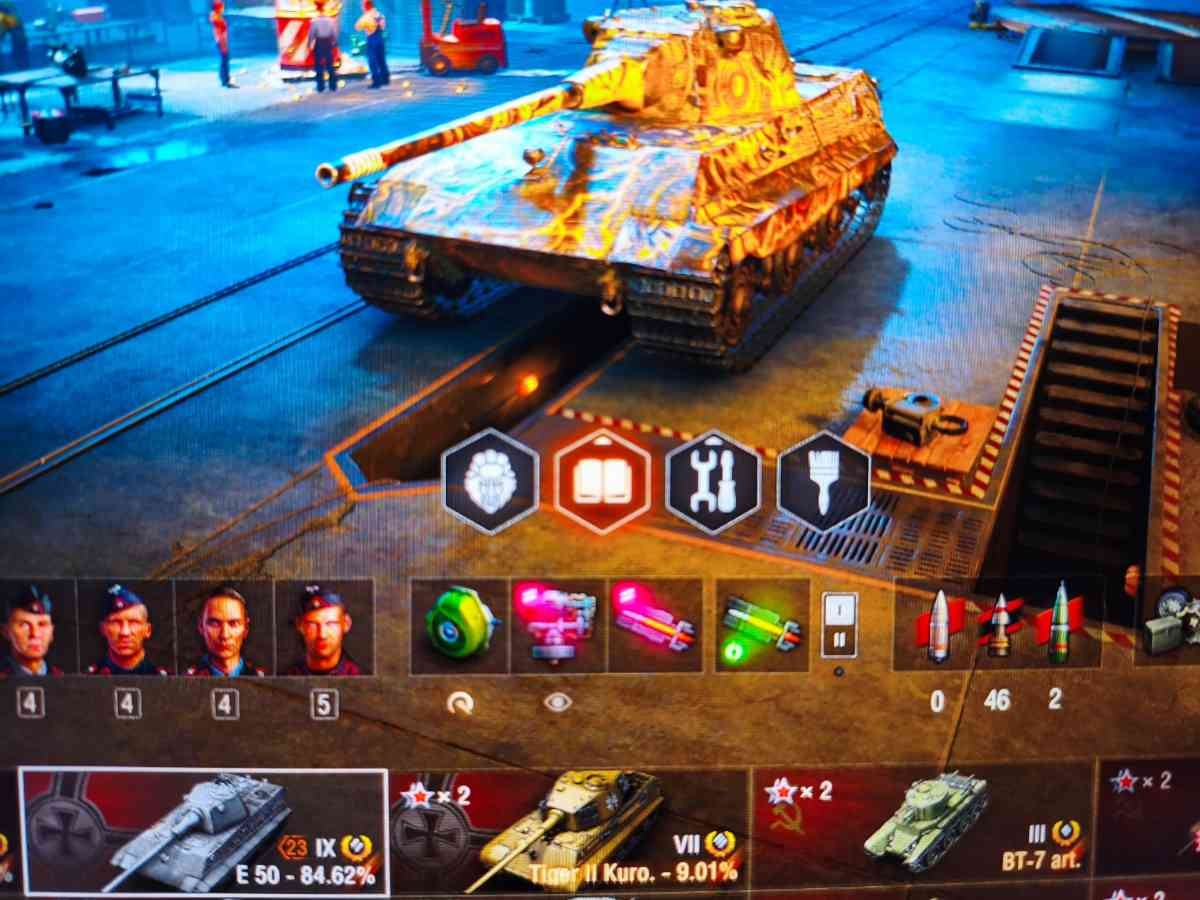Pick the BT-7 art. tank
1200x900 pixels.
pyautogui.click(x=922, y=831)
